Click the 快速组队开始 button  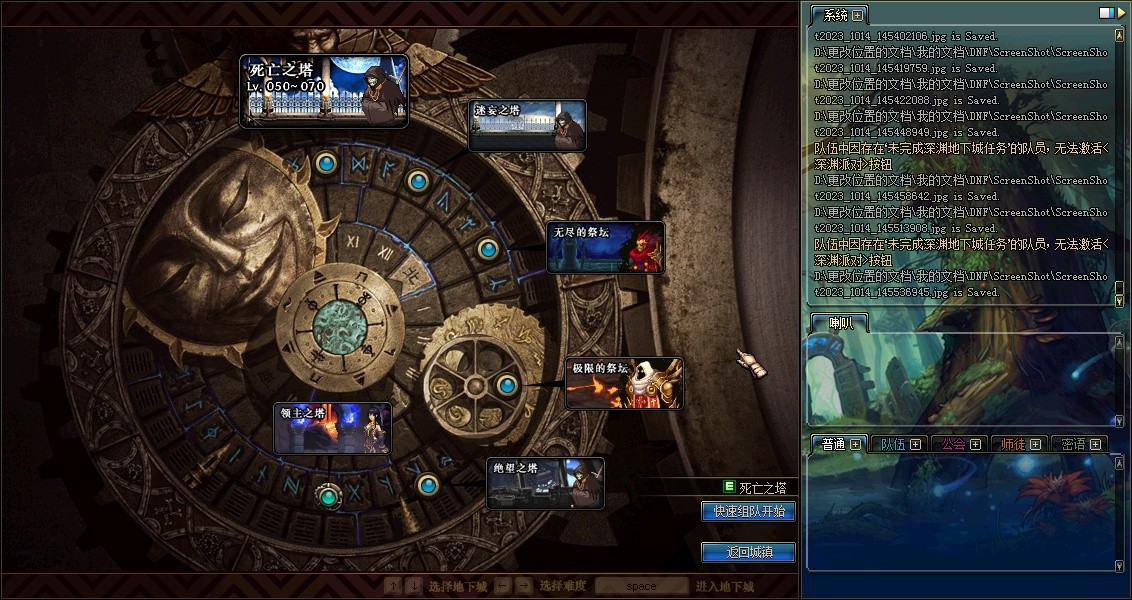click(748, 511)
